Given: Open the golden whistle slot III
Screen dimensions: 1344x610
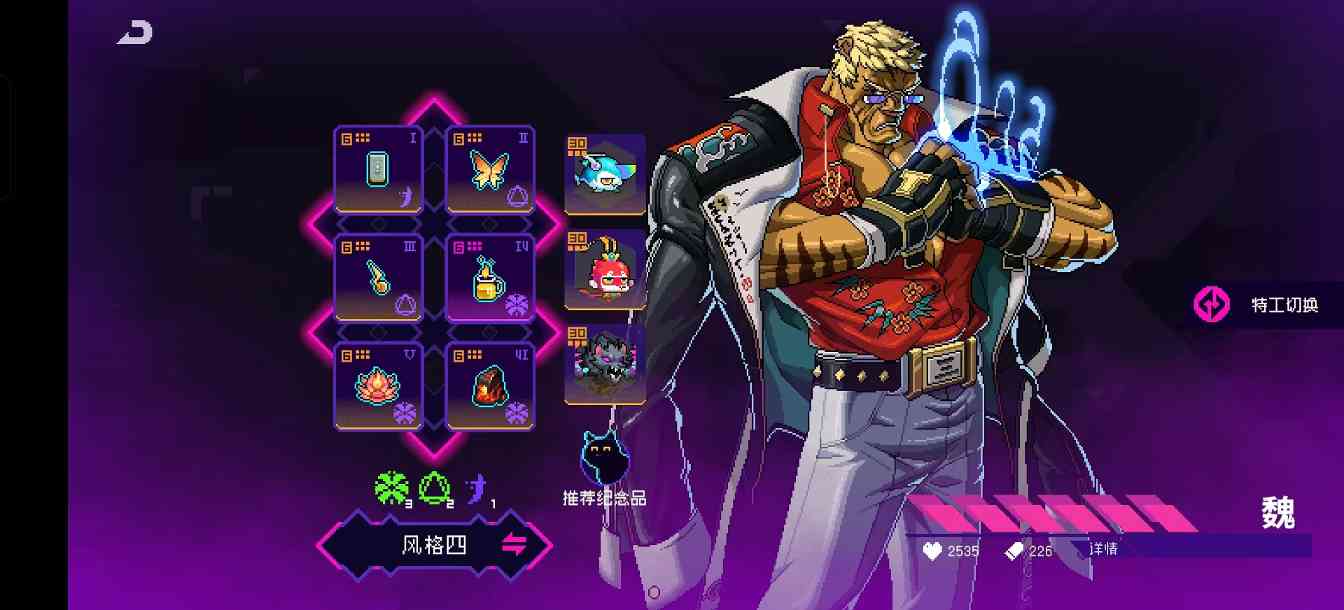Looking at the screenshot, I should 378,277.
